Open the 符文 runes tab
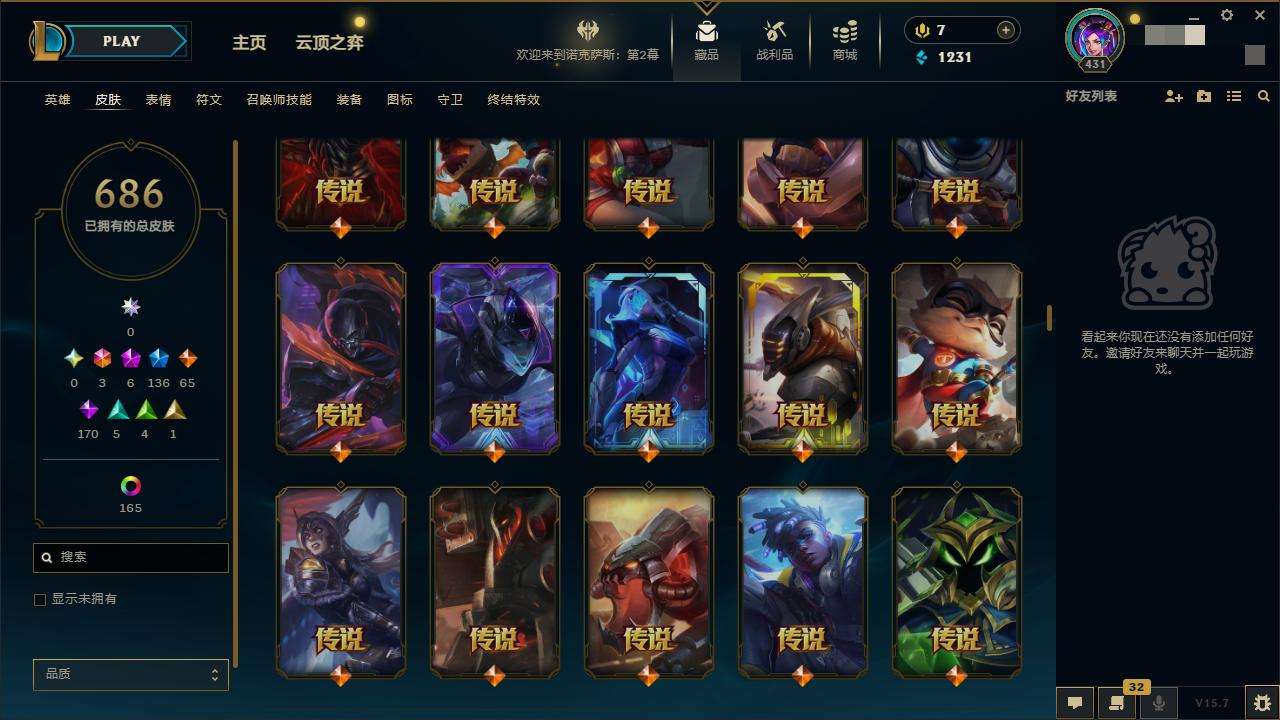Screen dimensions: 1280x720 [x=208, y=100]
